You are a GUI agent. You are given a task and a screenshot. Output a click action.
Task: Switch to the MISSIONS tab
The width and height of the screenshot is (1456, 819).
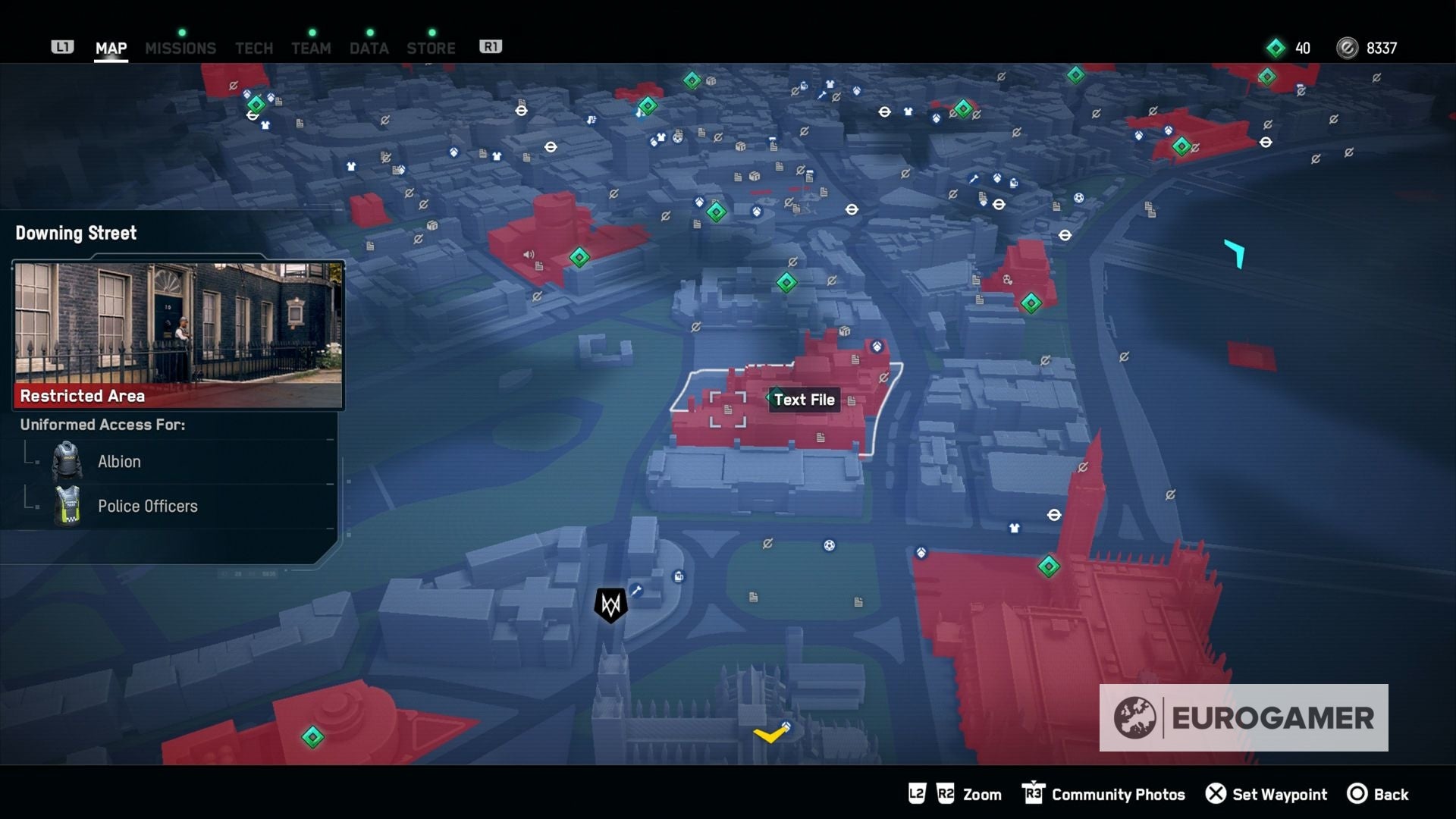[x=180, y=48]
